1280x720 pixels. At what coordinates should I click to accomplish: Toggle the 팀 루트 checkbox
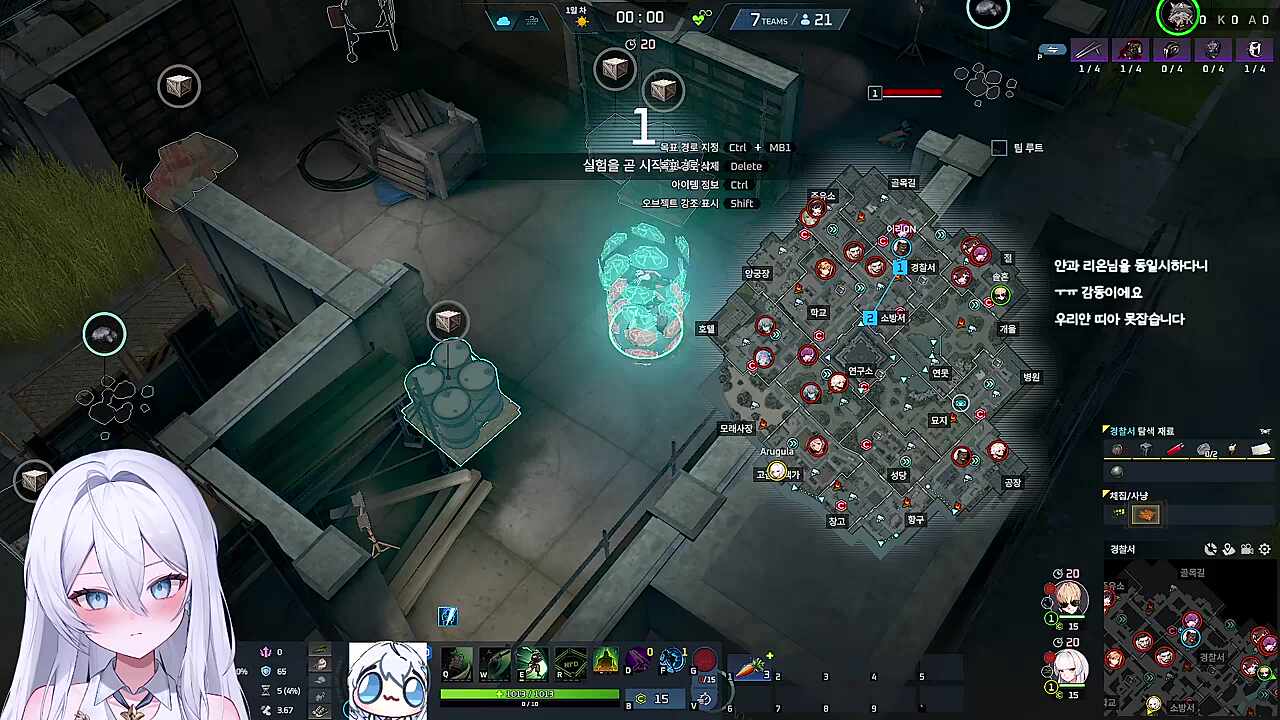(x=999, y=148)
